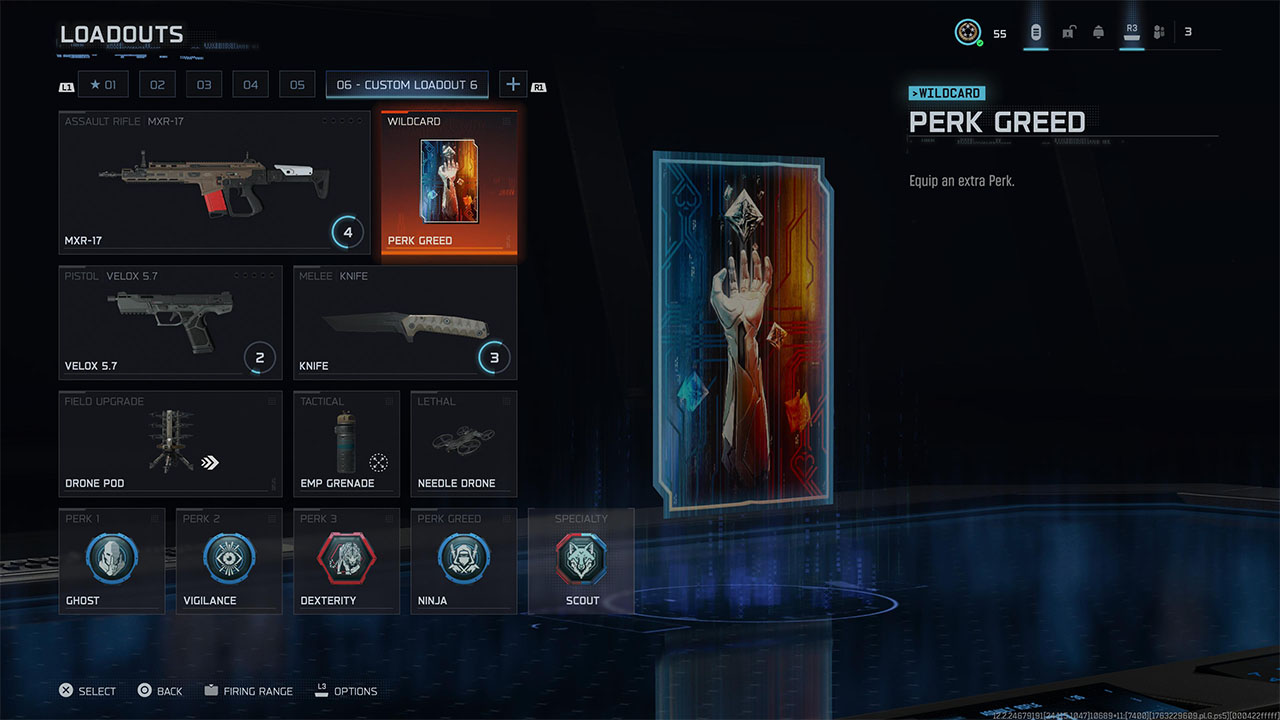Choose the Knife melee slot
1280x720 pixels.
point(405,322)
